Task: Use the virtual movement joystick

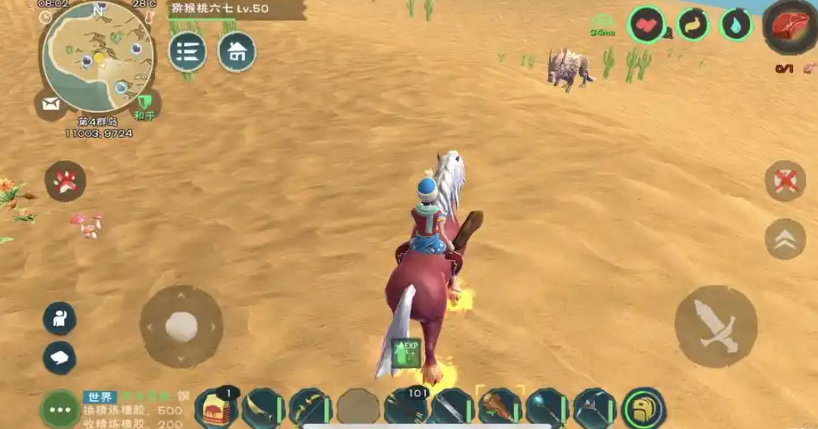Action: tap(181, 326)
